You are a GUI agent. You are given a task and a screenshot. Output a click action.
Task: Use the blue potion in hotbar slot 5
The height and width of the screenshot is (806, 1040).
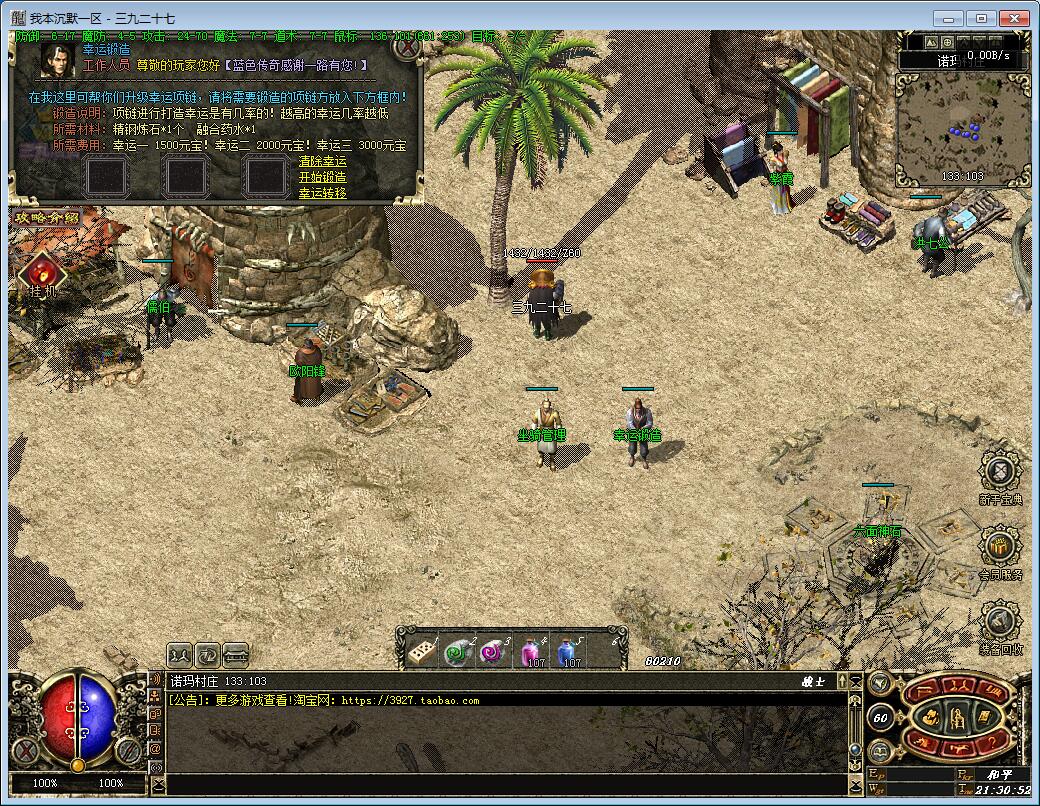tap(568, 651)
